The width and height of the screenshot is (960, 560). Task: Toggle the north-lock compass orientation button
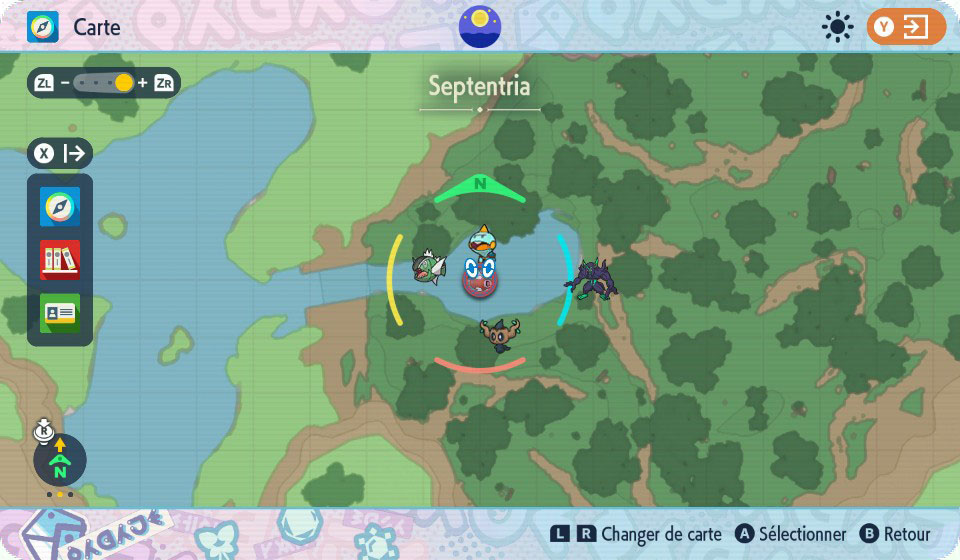(x=60, y=460)
